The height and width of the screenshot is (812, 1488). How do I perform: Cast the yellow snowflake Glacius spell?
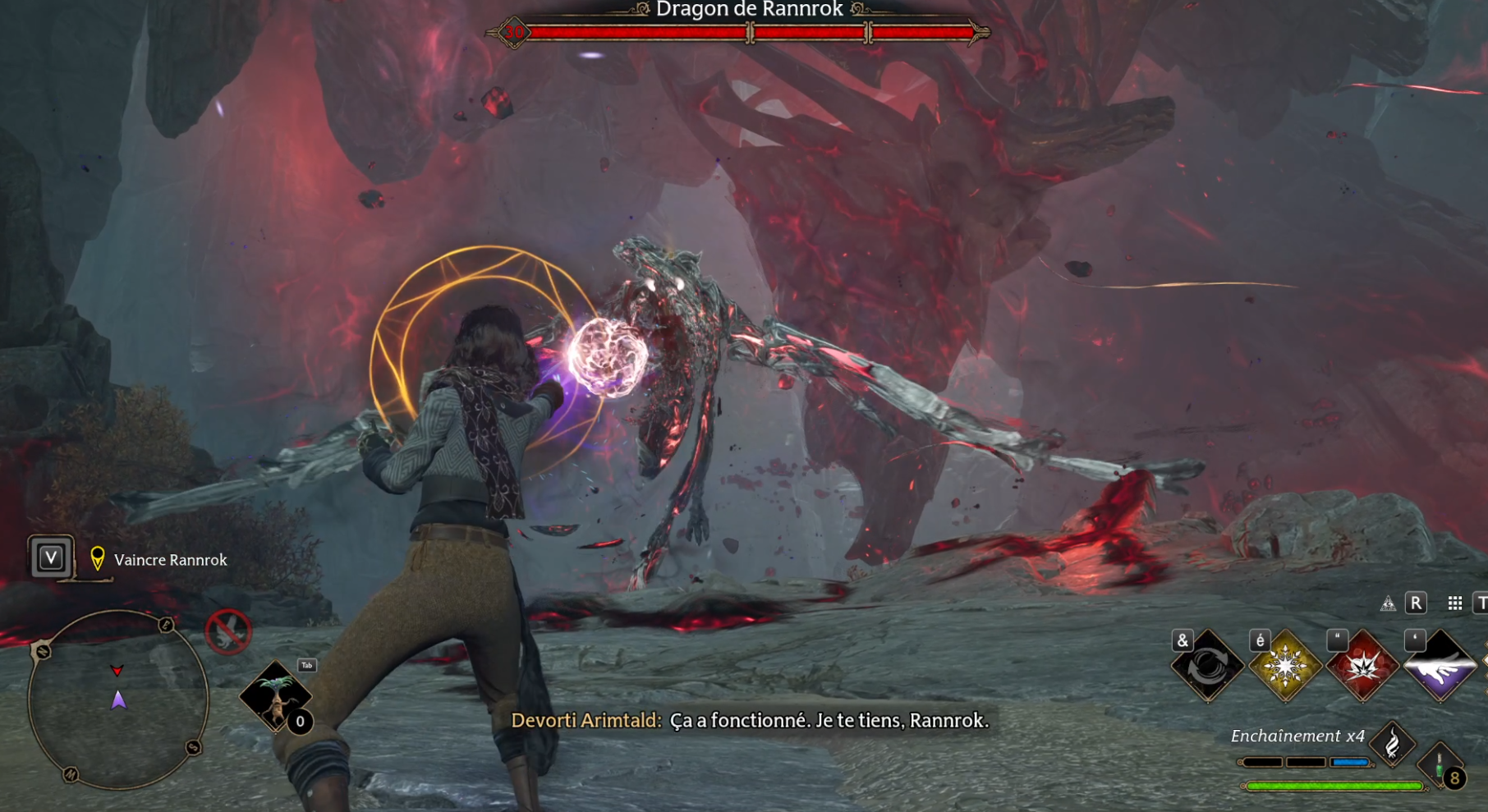pos(1284,667)
